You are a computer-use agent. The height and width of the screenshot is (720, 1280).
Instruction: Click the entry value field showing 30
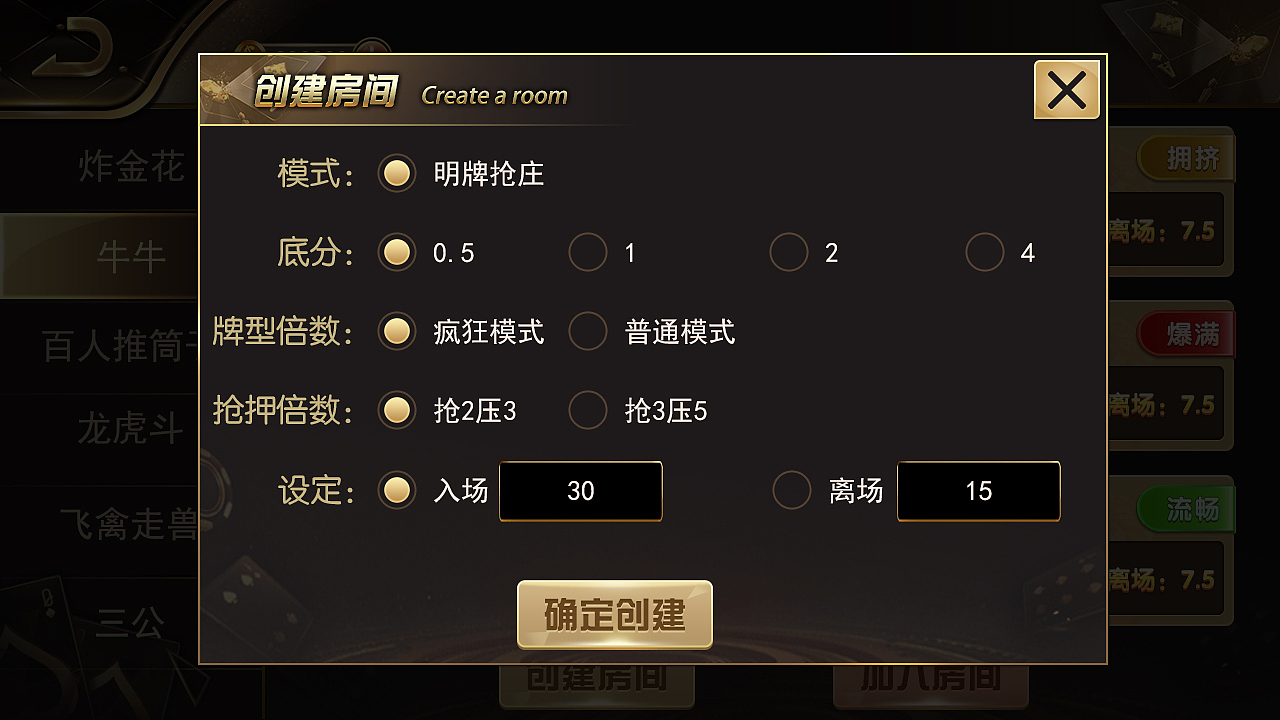pyautogui.click(x=580, y=491)
